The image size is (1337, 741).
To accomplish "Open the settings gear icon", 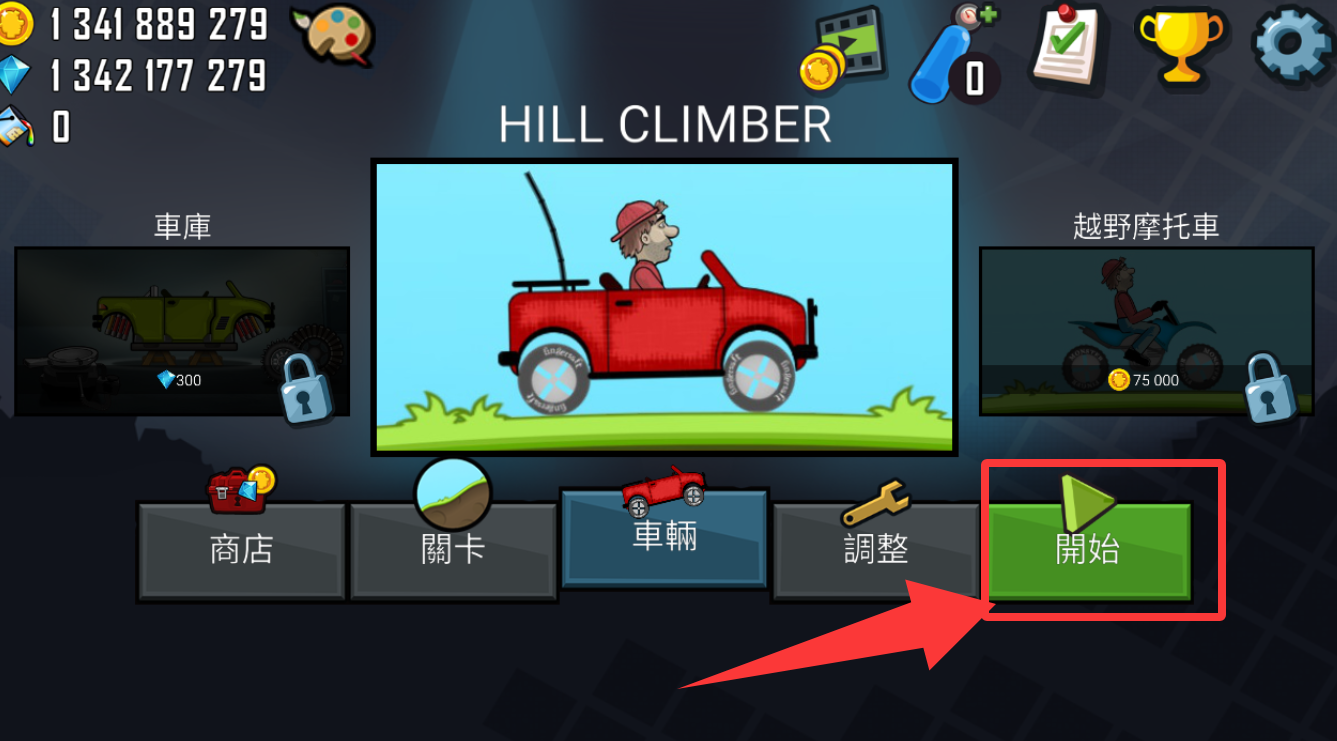I will point(1292,45).
